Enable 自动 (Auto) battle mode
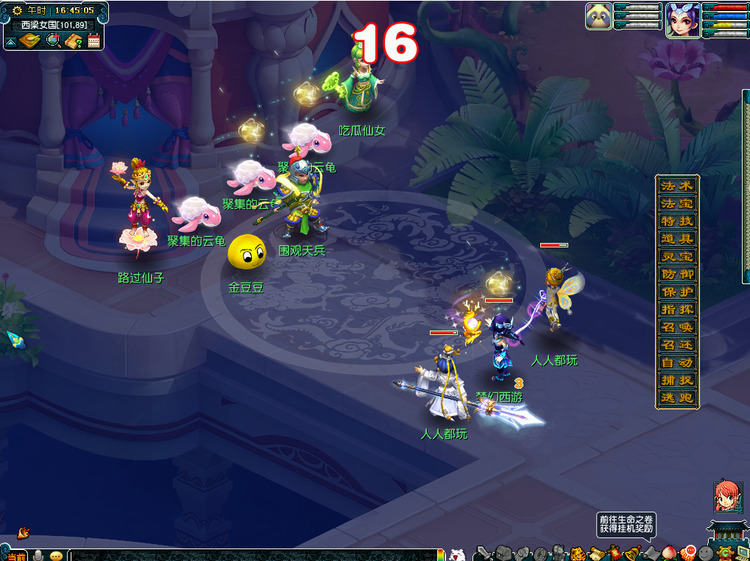 677,361
